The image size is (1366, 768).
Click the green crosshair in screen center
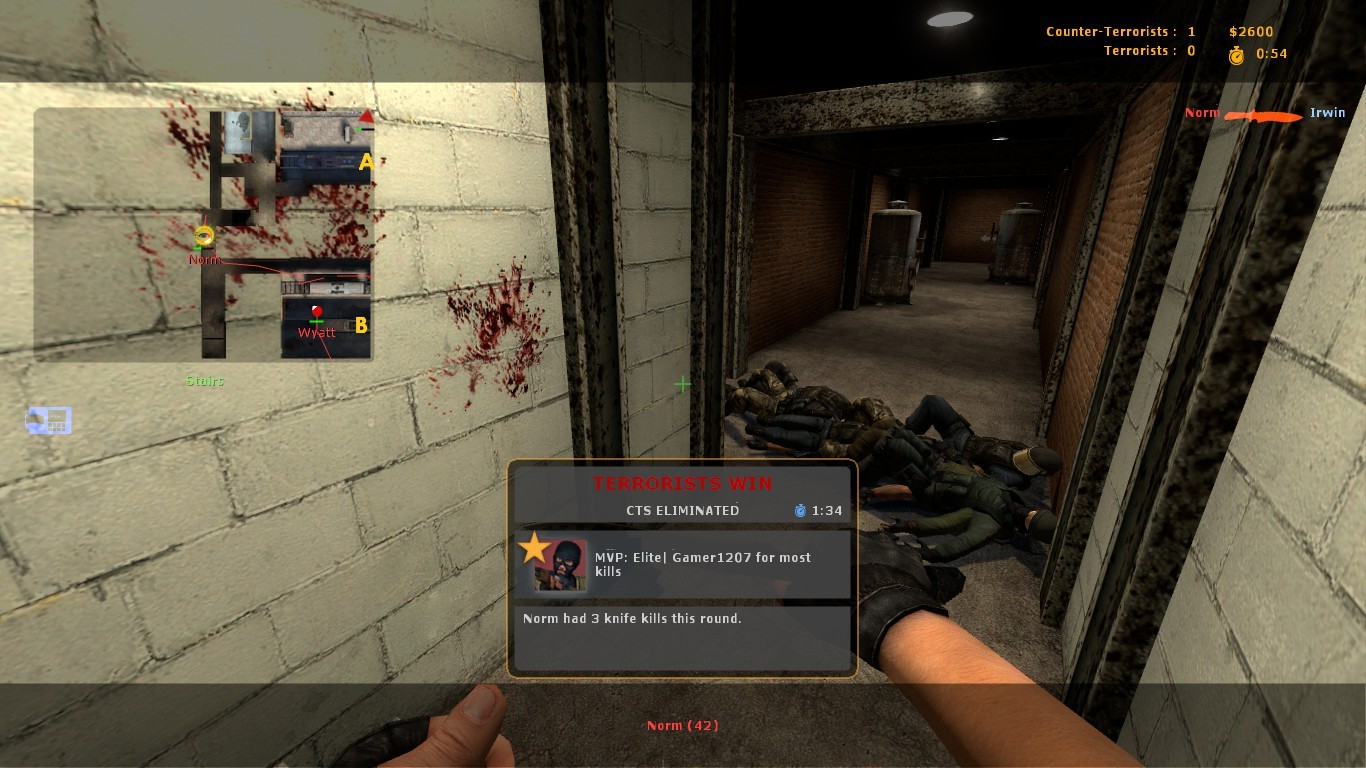point(682,384)
